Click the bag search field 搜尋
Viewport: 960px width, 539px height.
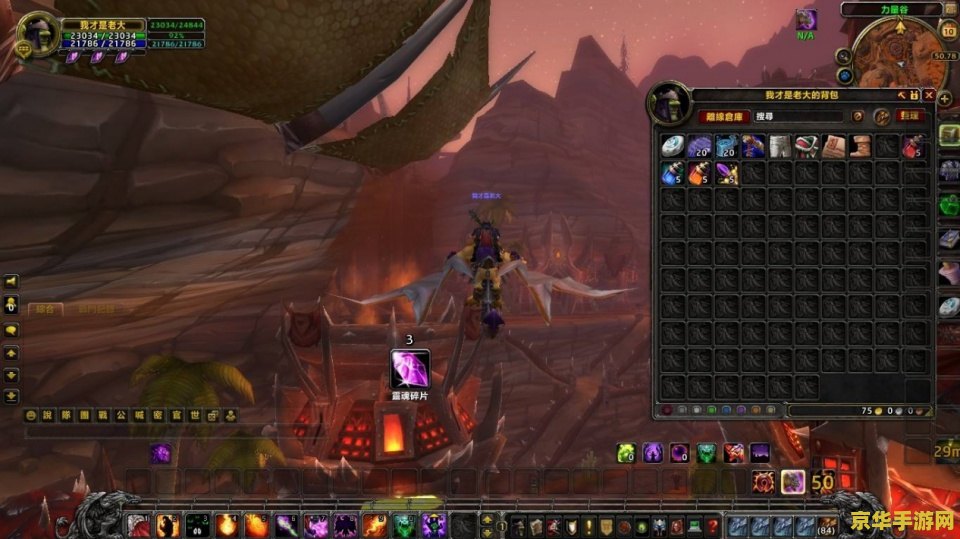(800, 116)
